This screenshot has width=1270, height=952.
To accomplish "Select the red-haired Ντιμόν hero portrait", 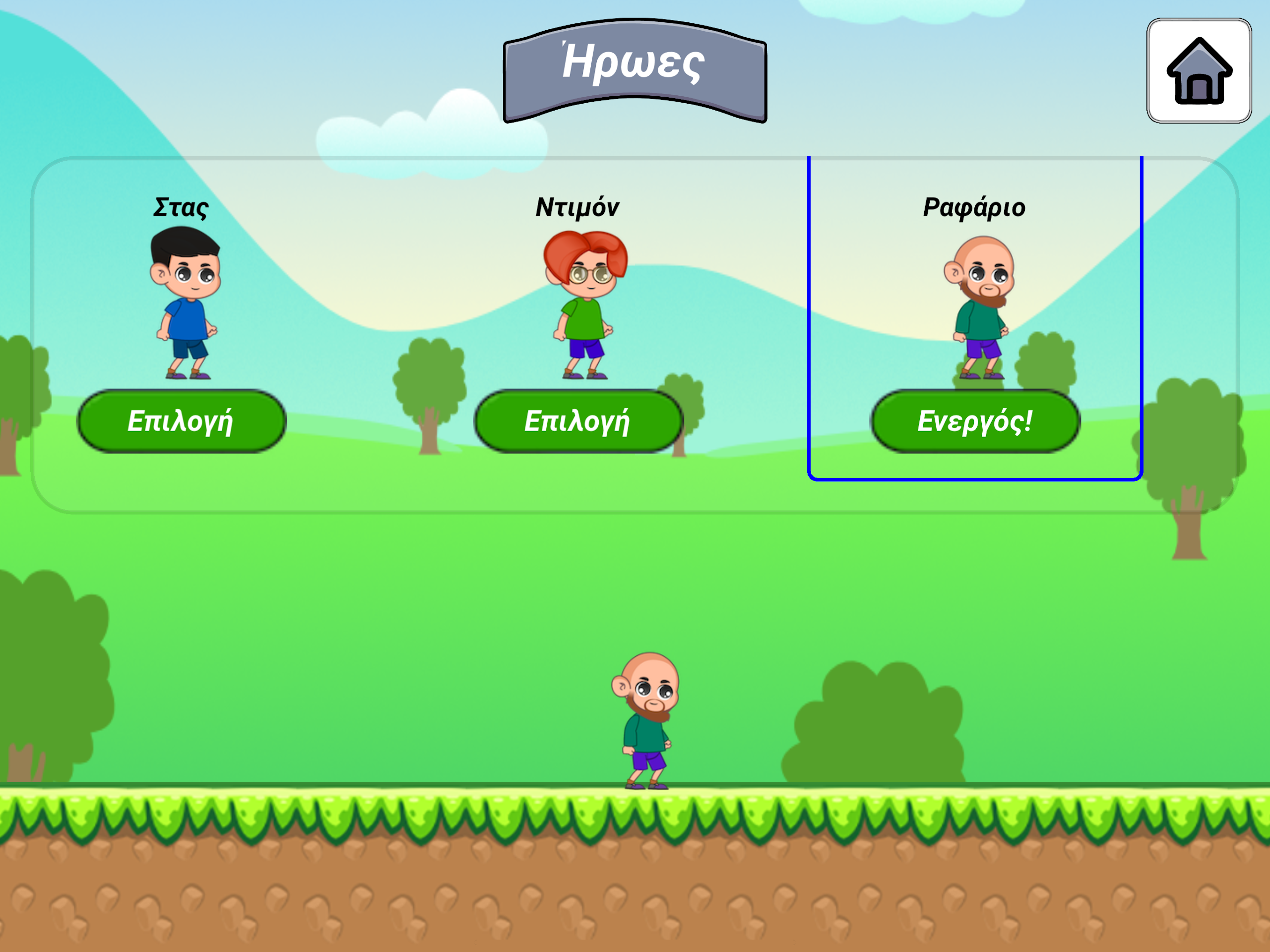I will coord(583,304).
